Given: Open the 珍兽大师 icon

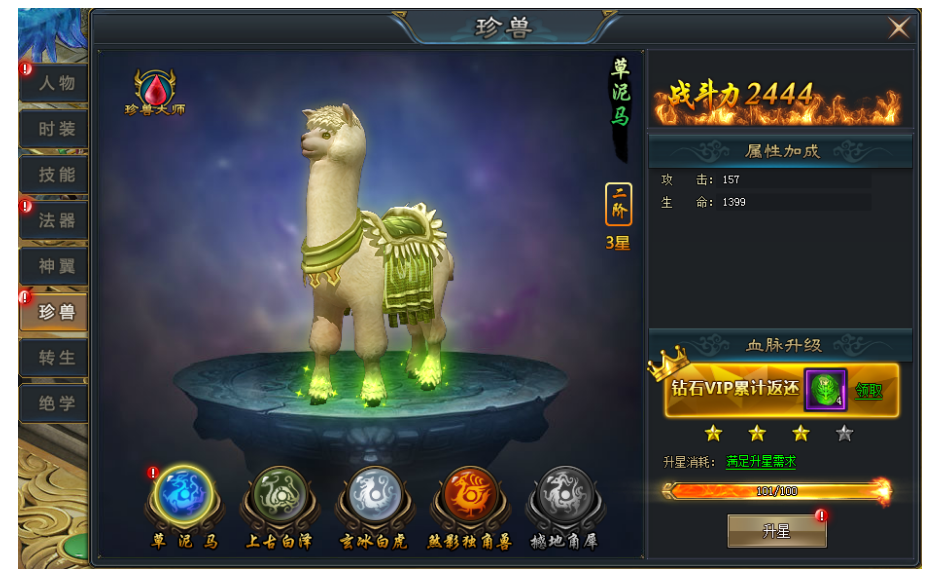Looking at the screenshot, I should (x=155, y=90).
